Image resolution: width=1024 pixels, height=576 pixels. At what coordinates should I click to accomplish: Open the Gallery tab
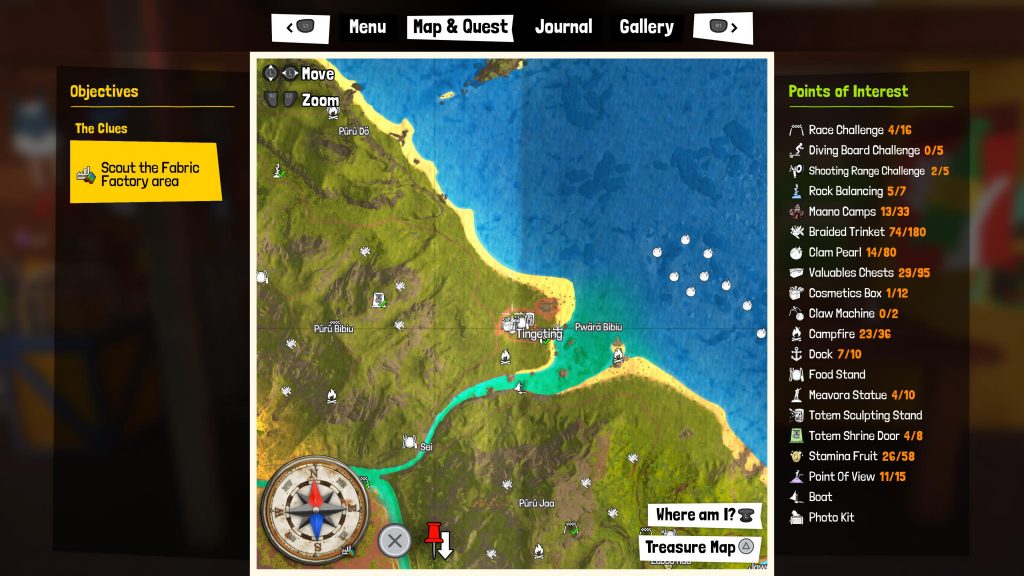[646, 27]
